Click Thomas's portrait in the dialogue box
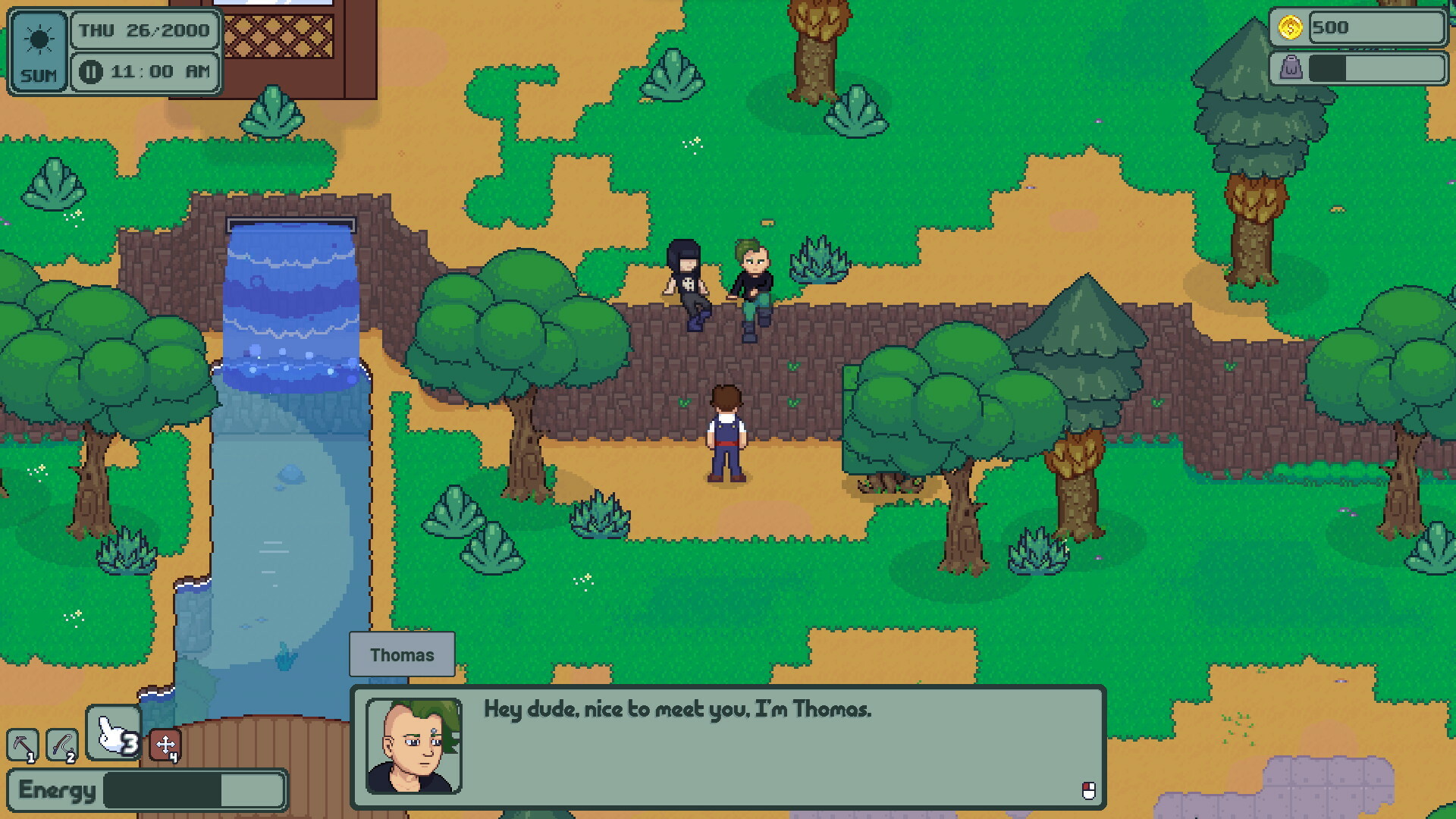1456x819 pixels. (x=413, y=747)
